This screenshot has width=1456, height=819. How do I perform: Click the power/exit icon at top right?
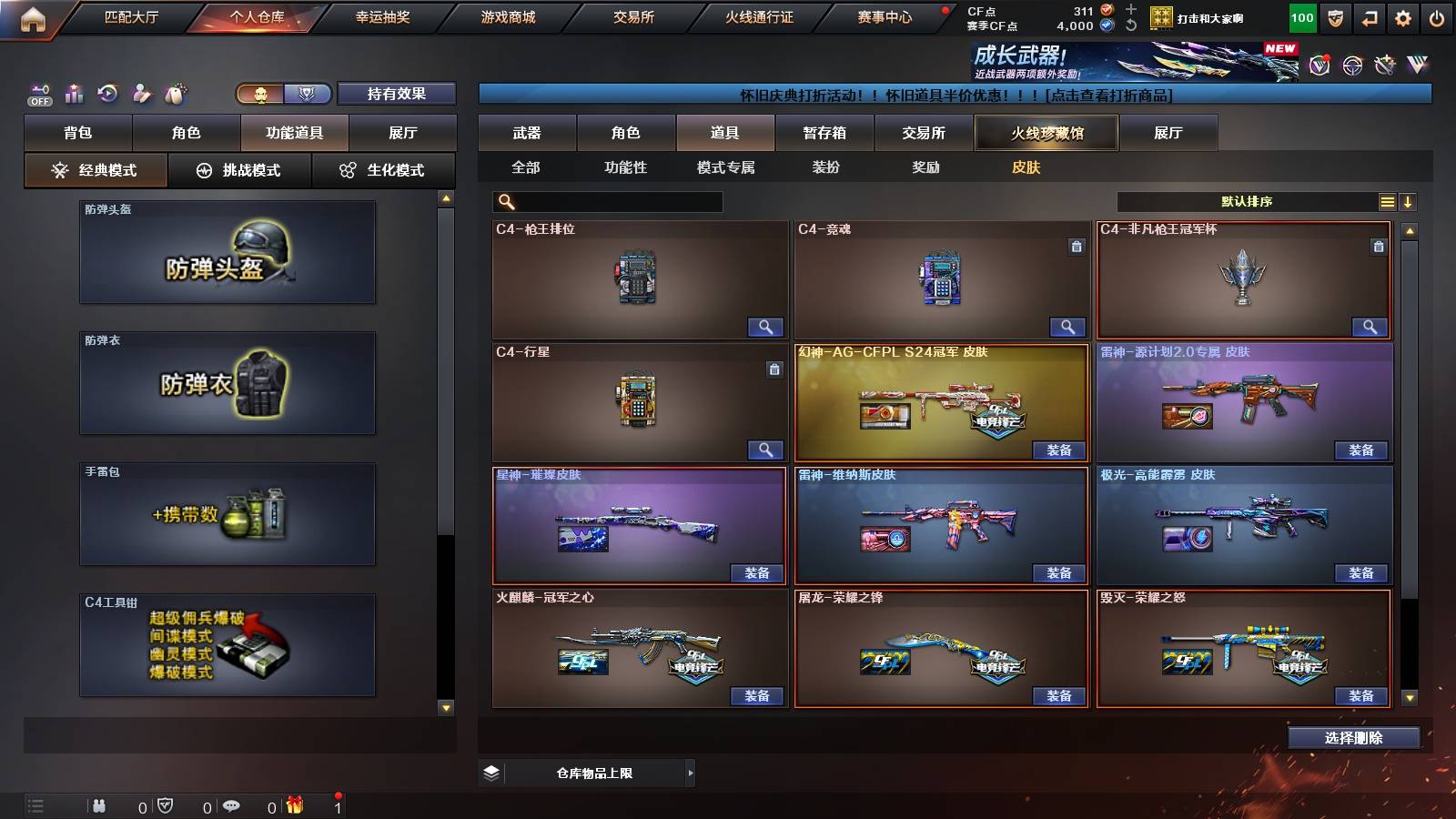tap(1438, 16)
